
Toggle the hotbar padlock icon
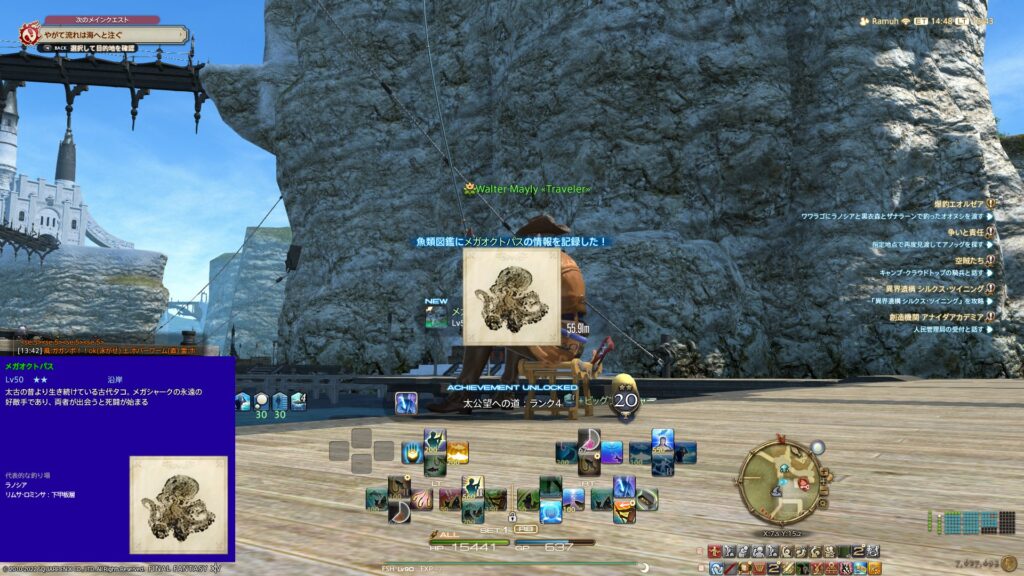(x=512, y=518)
